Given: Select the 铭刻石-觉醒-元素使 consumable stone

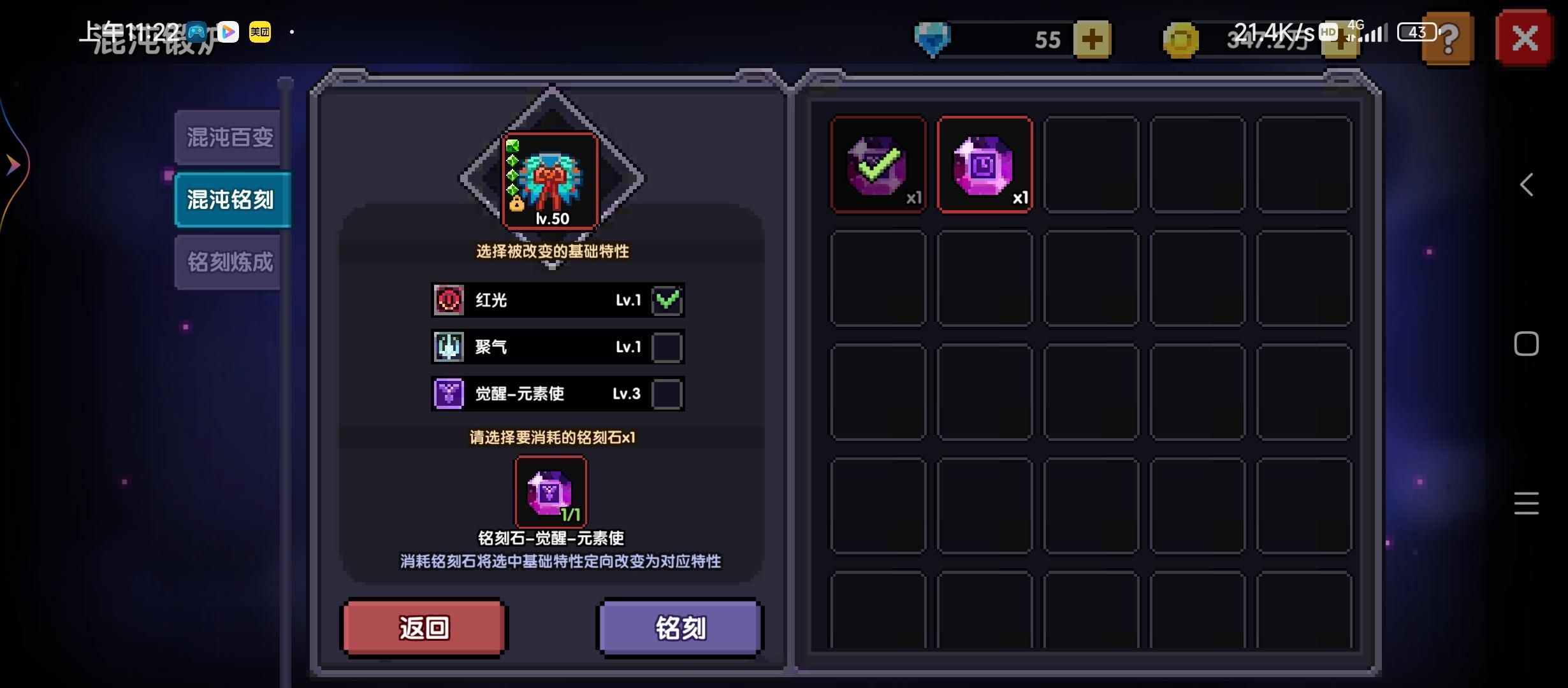Looking at the screenshot, I should point(551,491).
